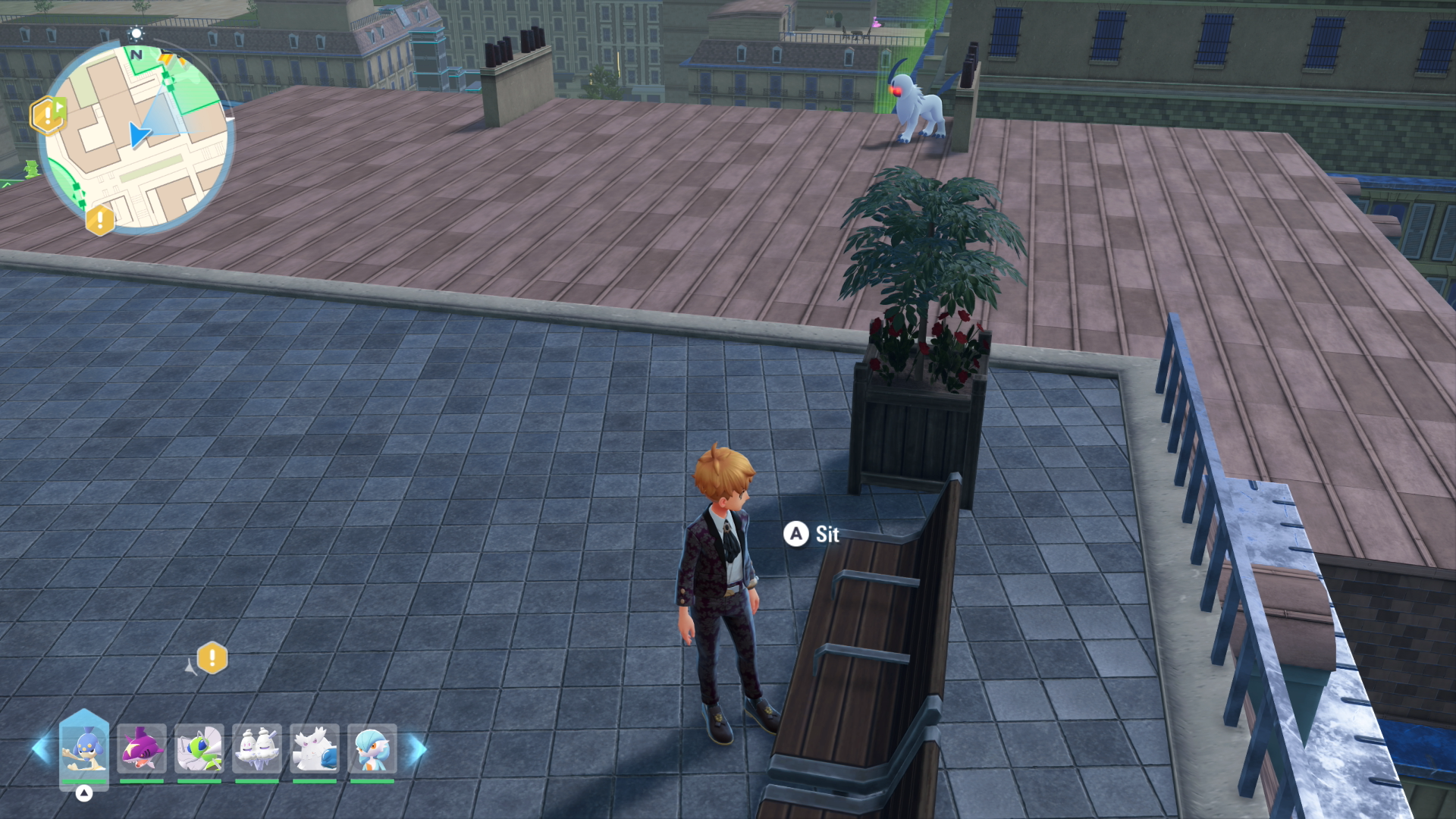Screen dimensions: 1456x819
Task: Click the right arrow of the party bar
Action: [x=418, y=749]
